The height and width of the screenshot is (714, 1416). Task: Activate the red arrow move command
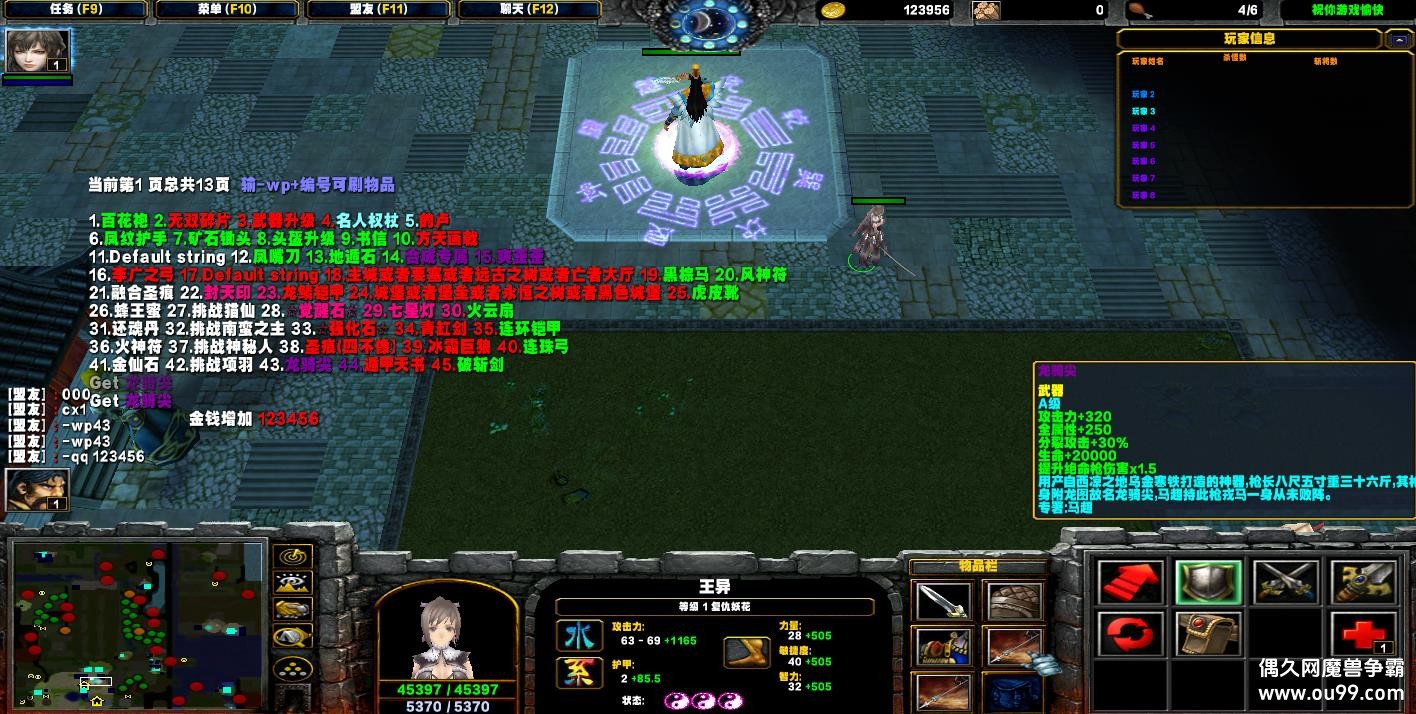pyautogui.click(x=1130, y=583)
